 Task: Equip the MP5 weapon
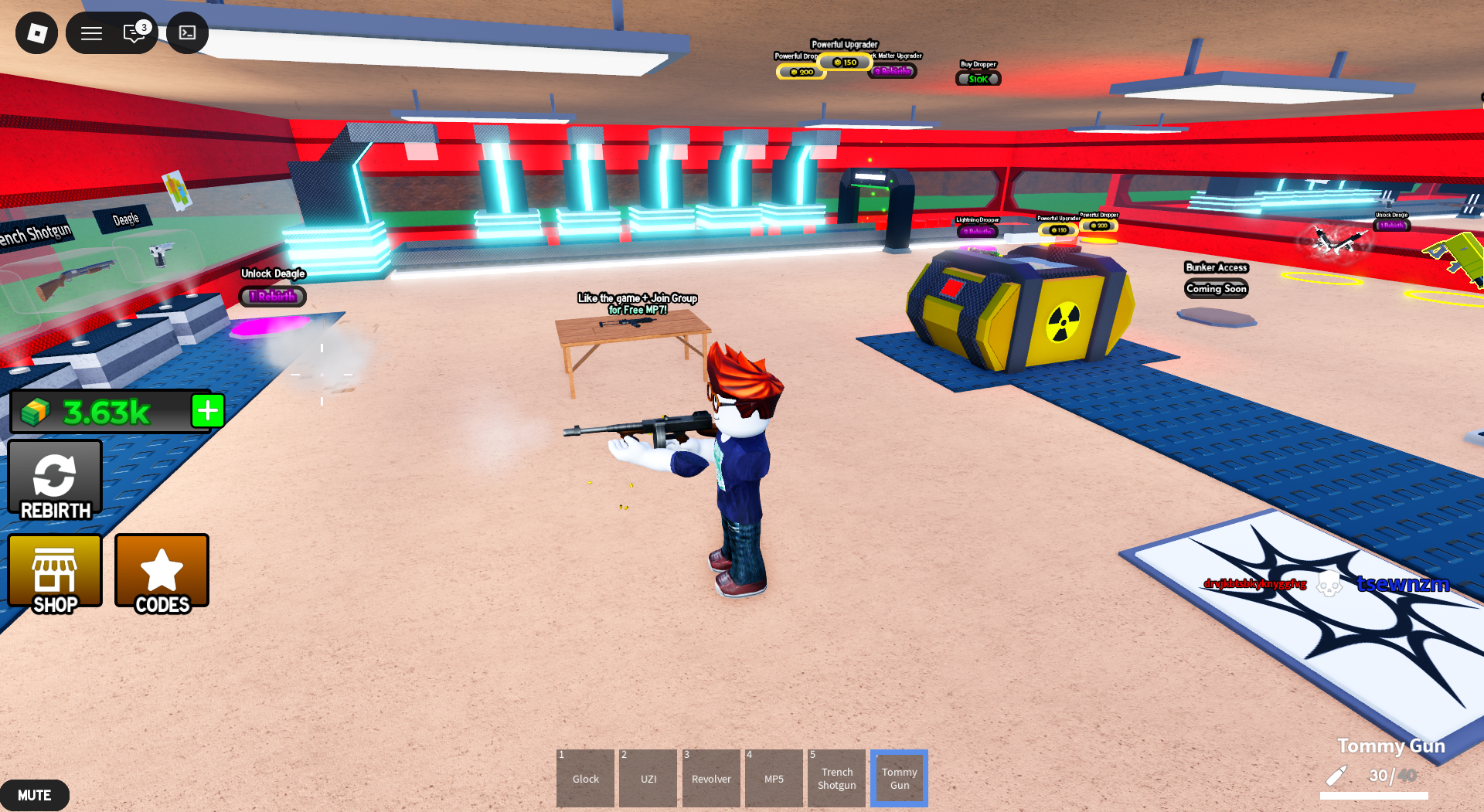774,778
